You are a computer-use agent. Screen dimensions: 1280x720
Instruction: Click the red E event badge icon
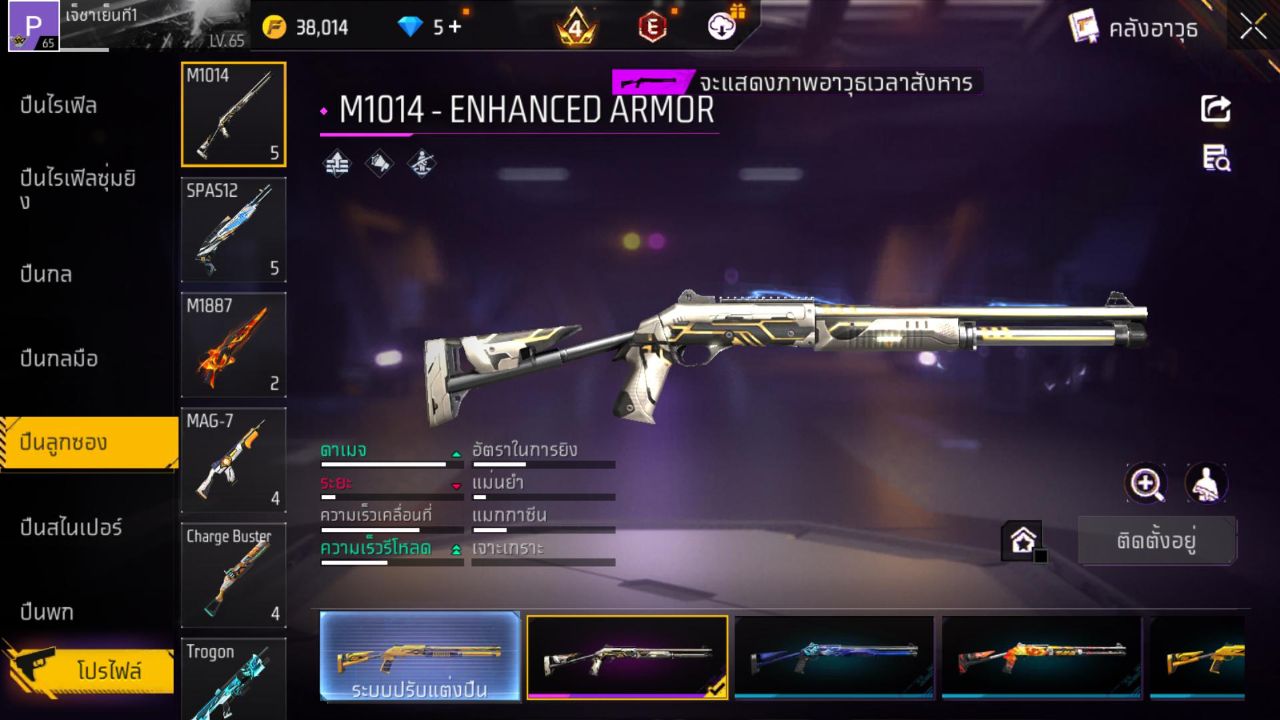point(652,27)
